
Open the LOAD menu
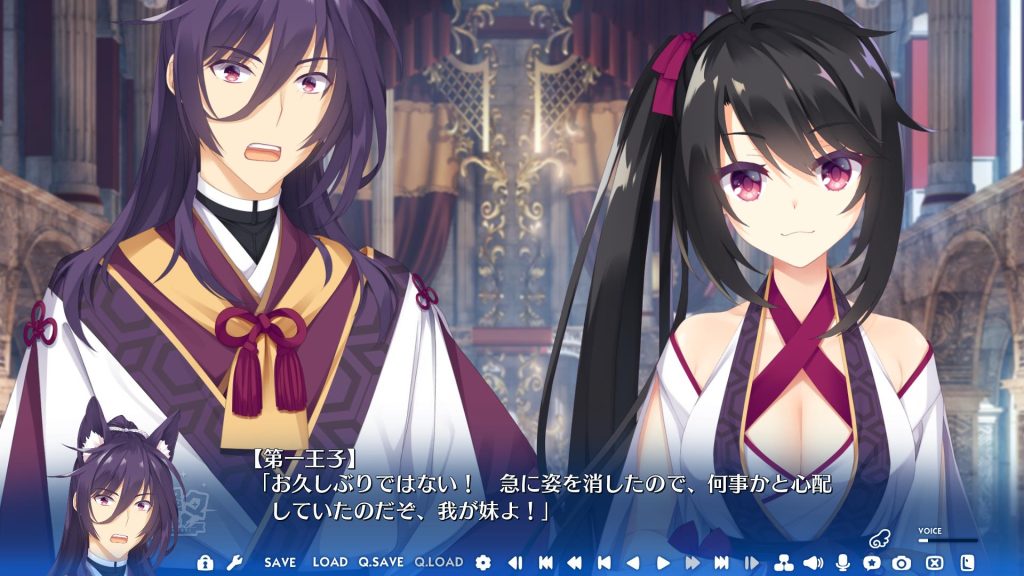pos(330,563)
